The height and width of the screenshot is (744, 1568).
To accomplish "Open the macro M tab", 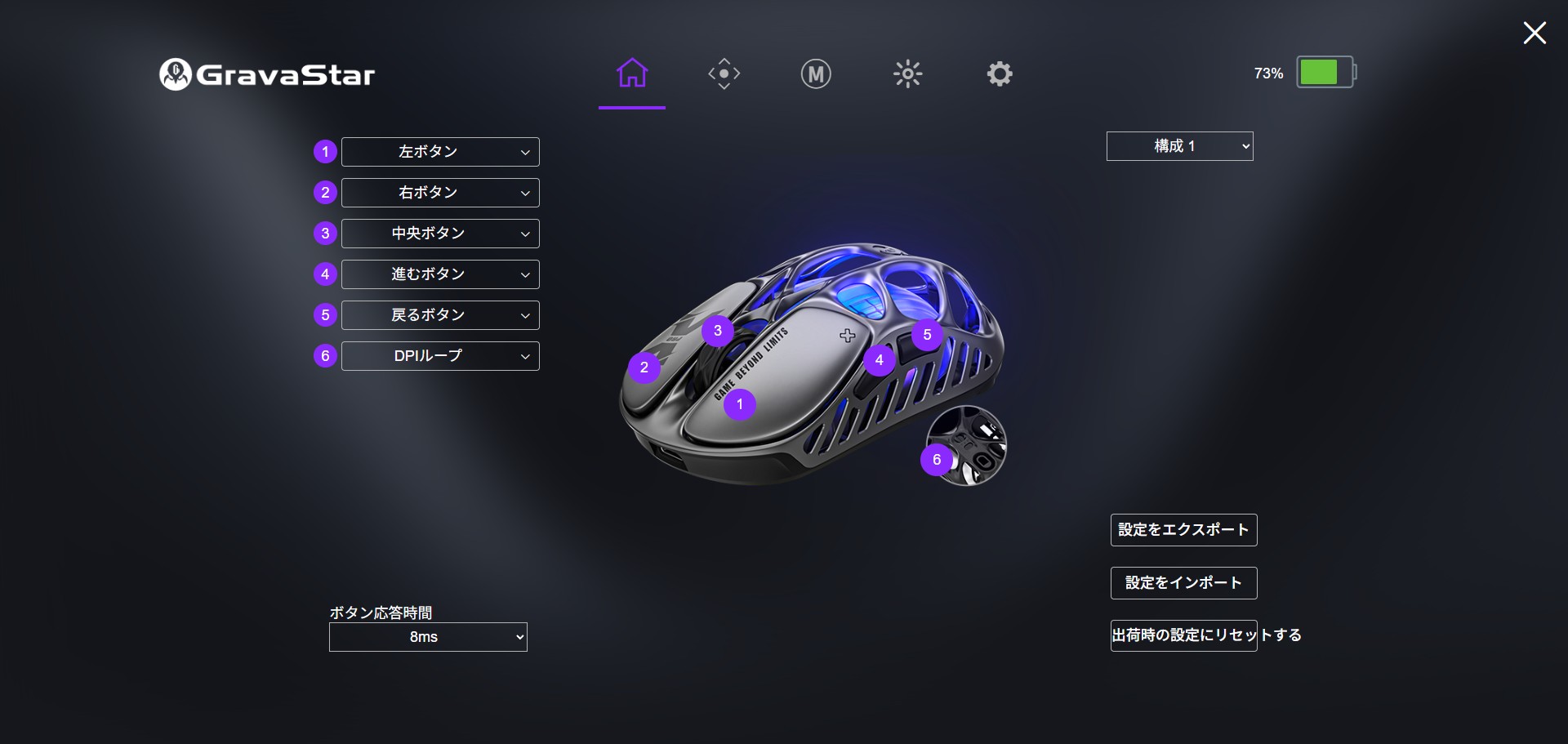I will click(815, 74).
